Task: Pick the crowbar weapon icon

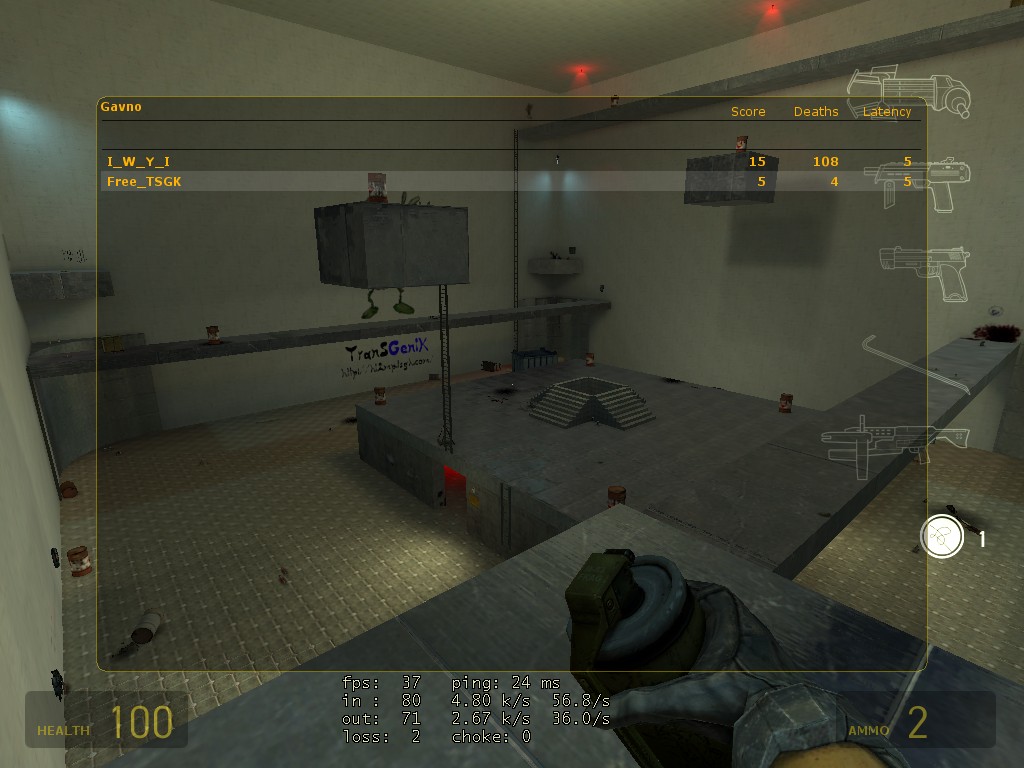Action: tap(917, 362)
